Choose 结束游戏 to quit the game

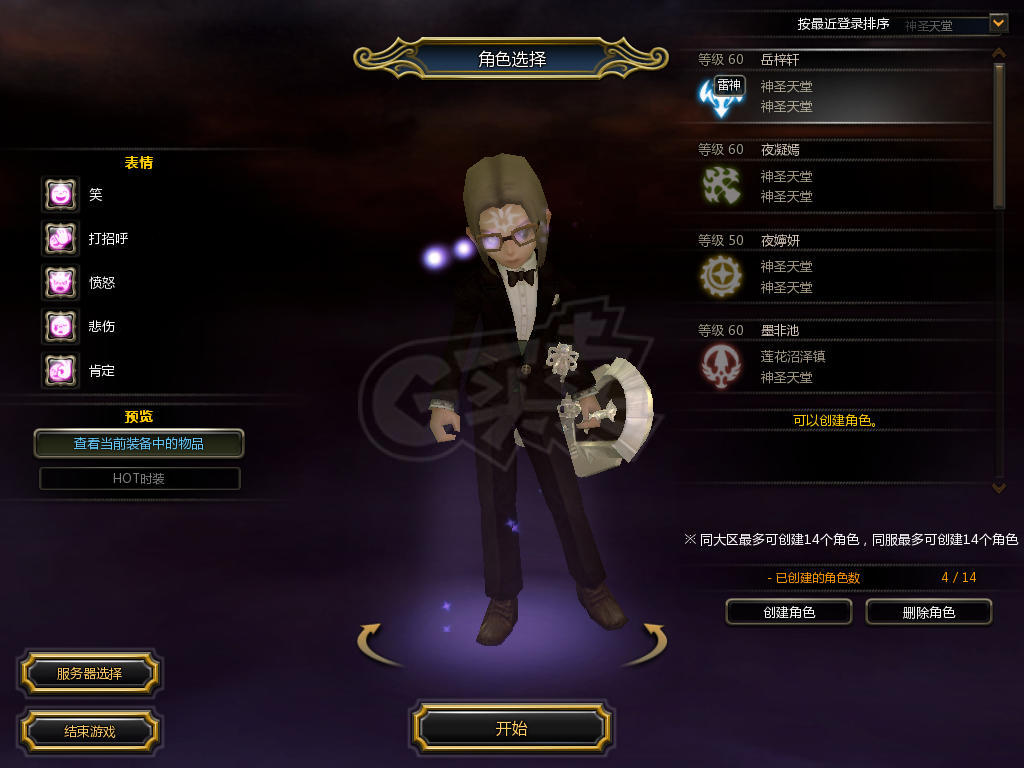[x=89, y=731]
